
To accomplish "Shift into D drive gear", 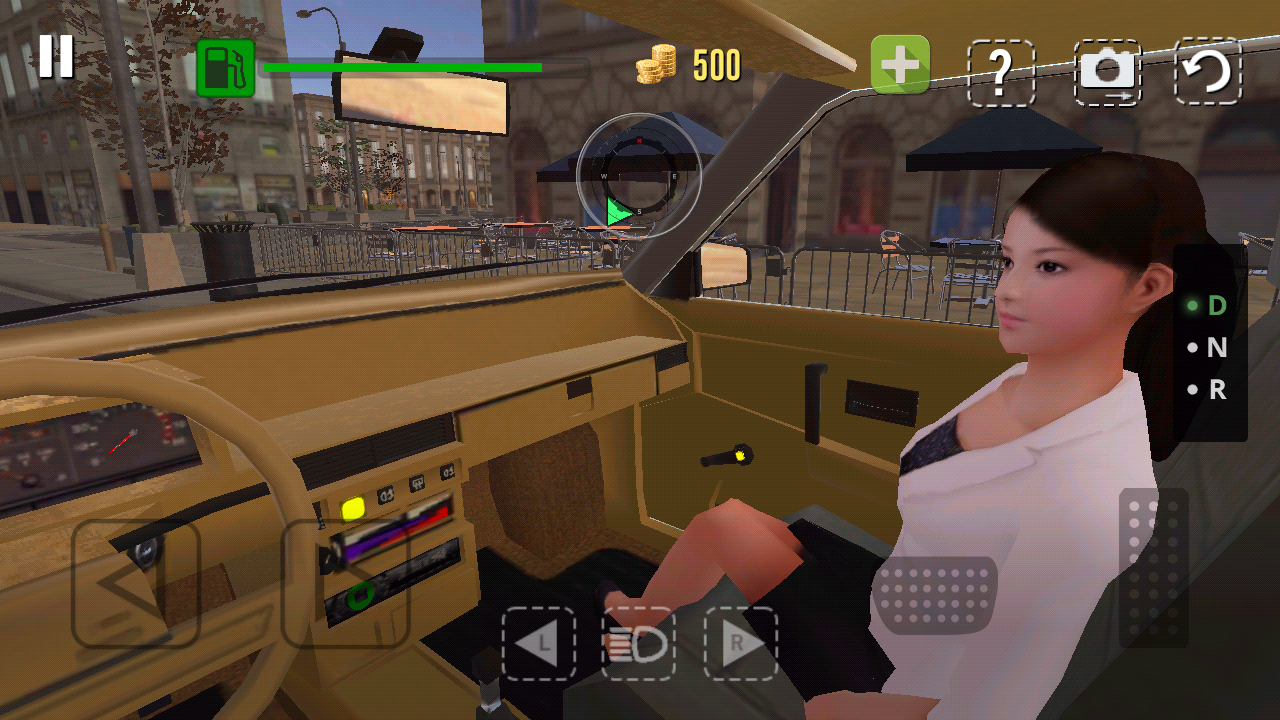I will click(1215, 306).
